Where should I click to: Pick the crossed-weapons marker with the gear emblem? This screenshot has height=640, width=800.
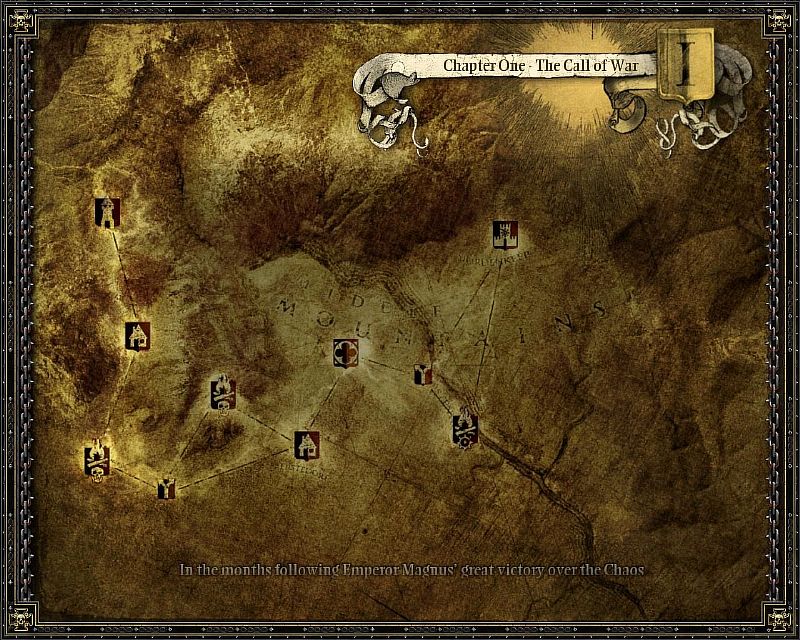(464, 429)
